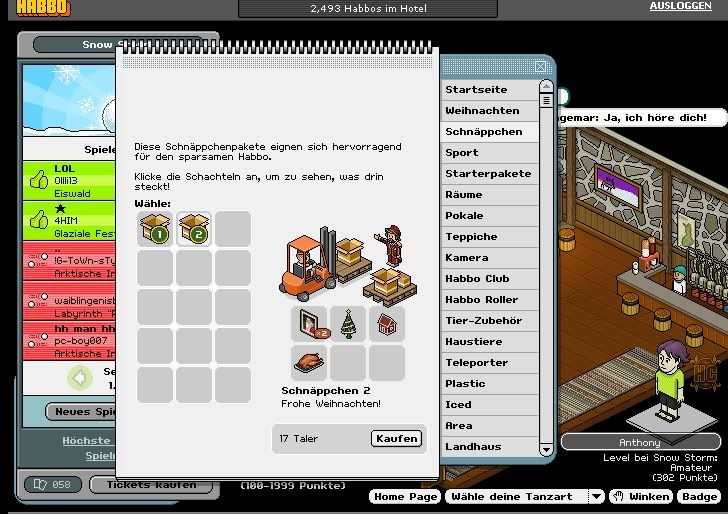Open the Teppiche catalog page
The height and width of the screenshot is (514, 728).
(471, 237)
